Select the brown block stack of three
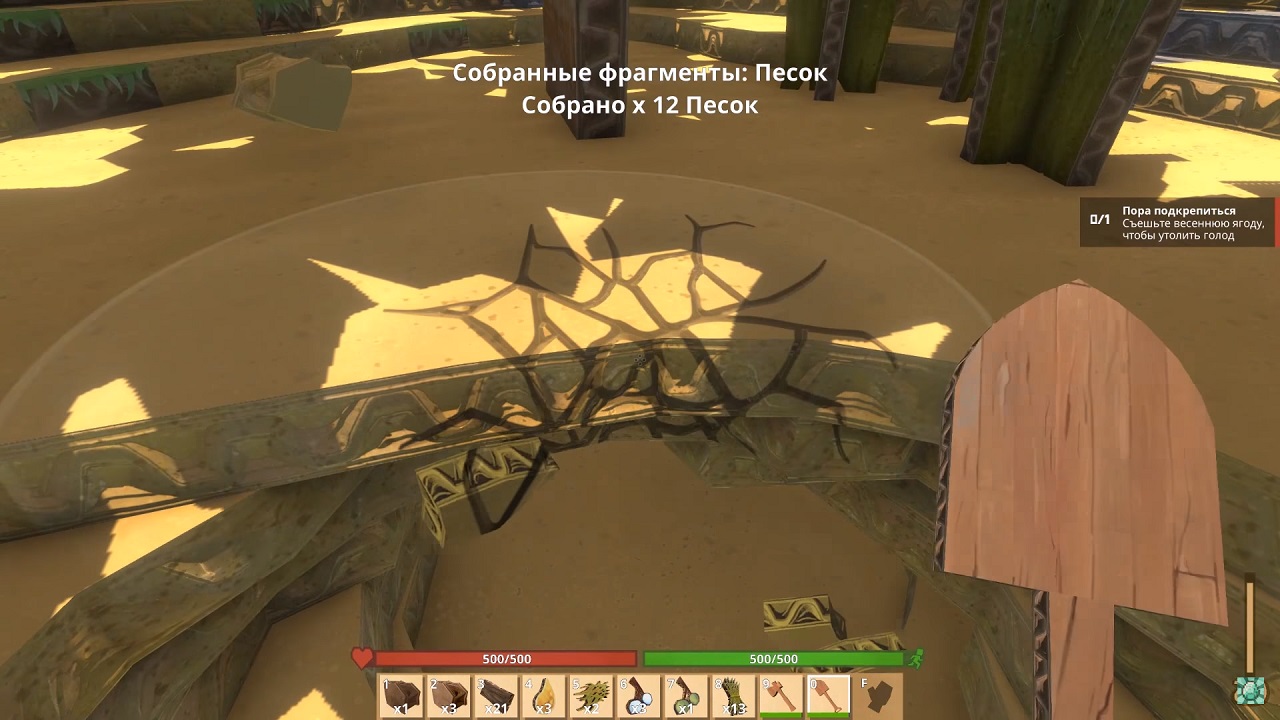 449,696
